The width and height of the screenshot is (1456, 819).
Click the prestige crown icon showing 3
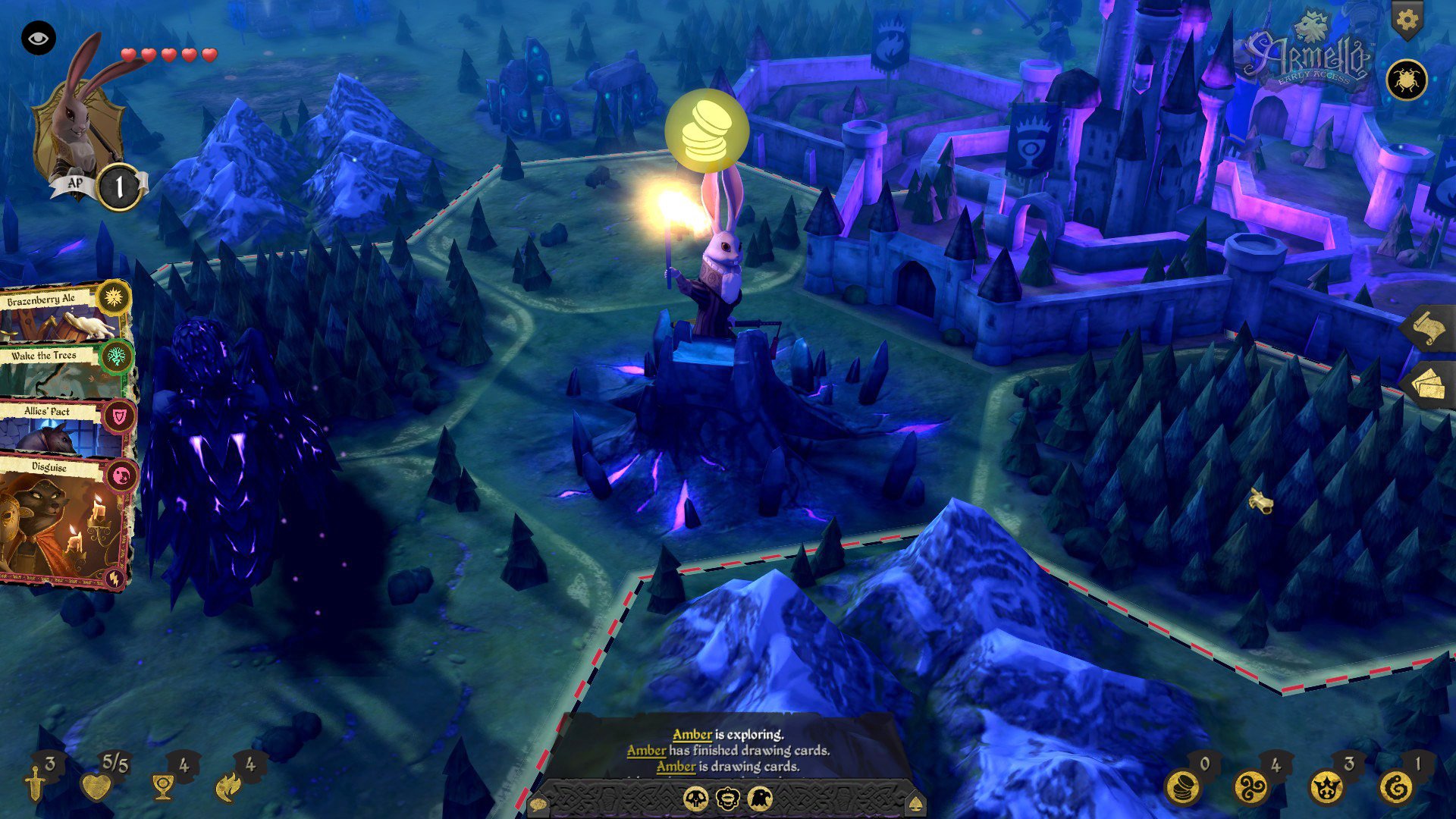pyautogui.click(x=1326, y=788)
